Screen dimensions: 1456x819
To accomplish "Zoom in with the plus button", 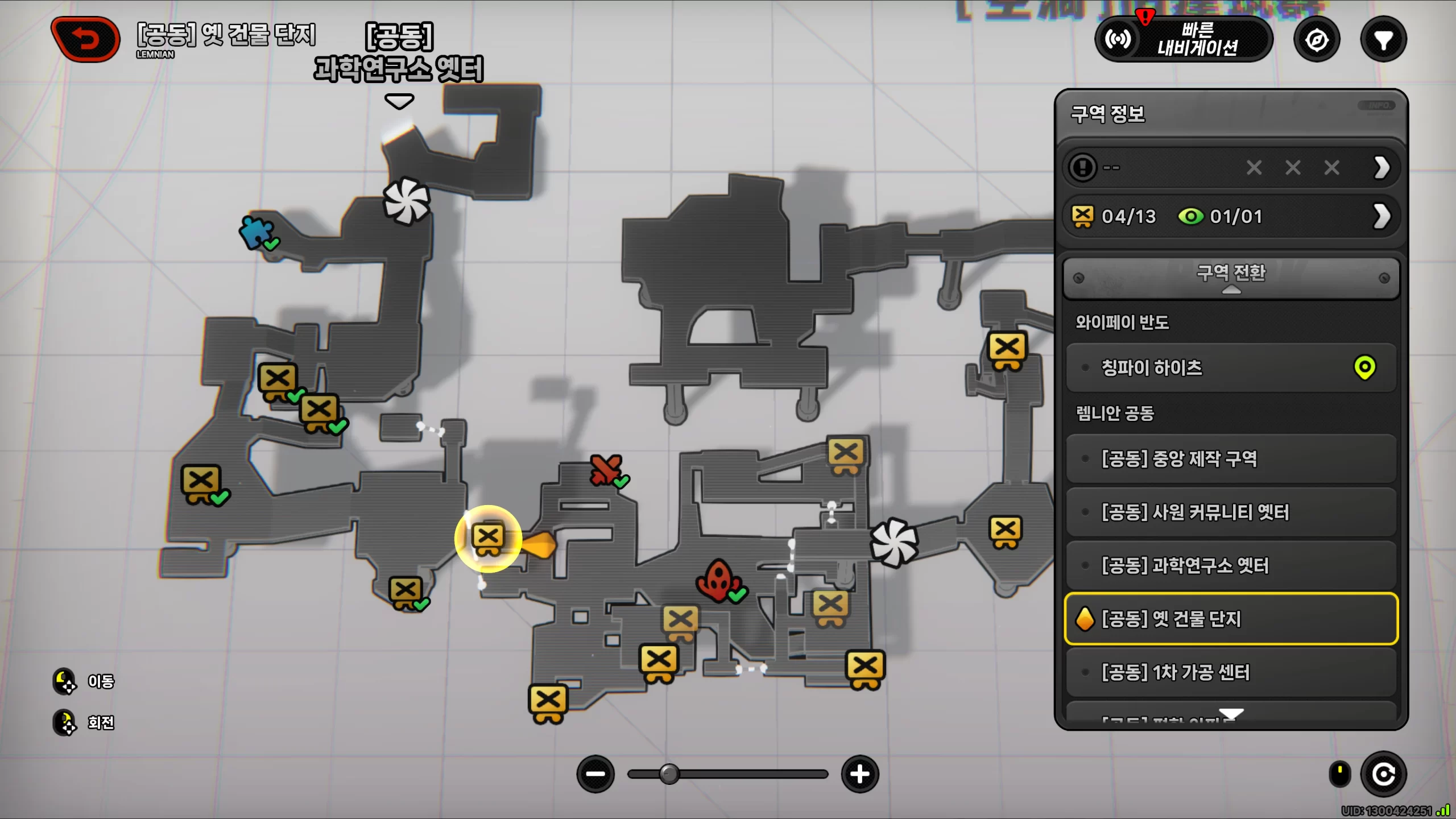I will pyautogui.click(x=860, y=774).
